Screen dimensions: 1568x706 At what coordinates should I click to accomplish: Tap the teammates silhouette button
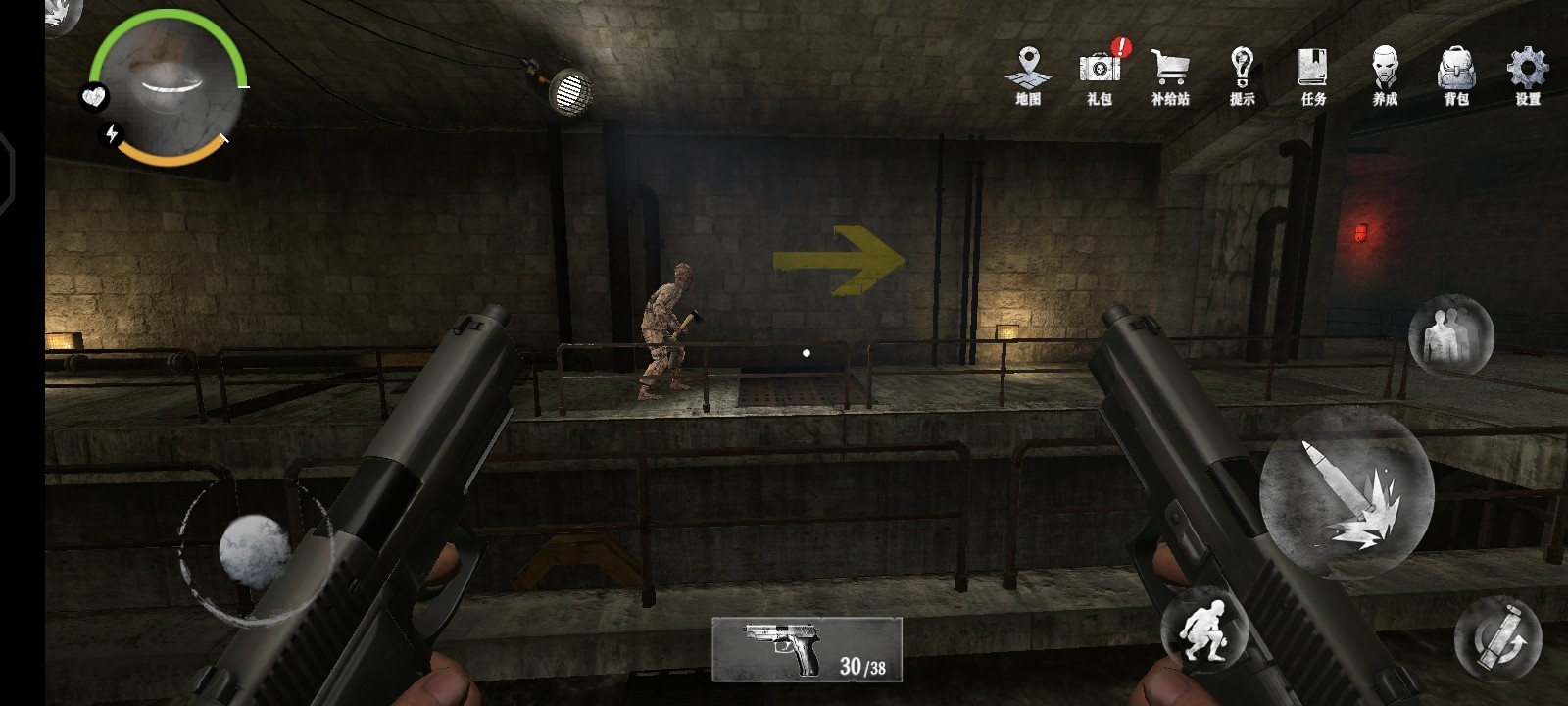tap(1450, 334)
